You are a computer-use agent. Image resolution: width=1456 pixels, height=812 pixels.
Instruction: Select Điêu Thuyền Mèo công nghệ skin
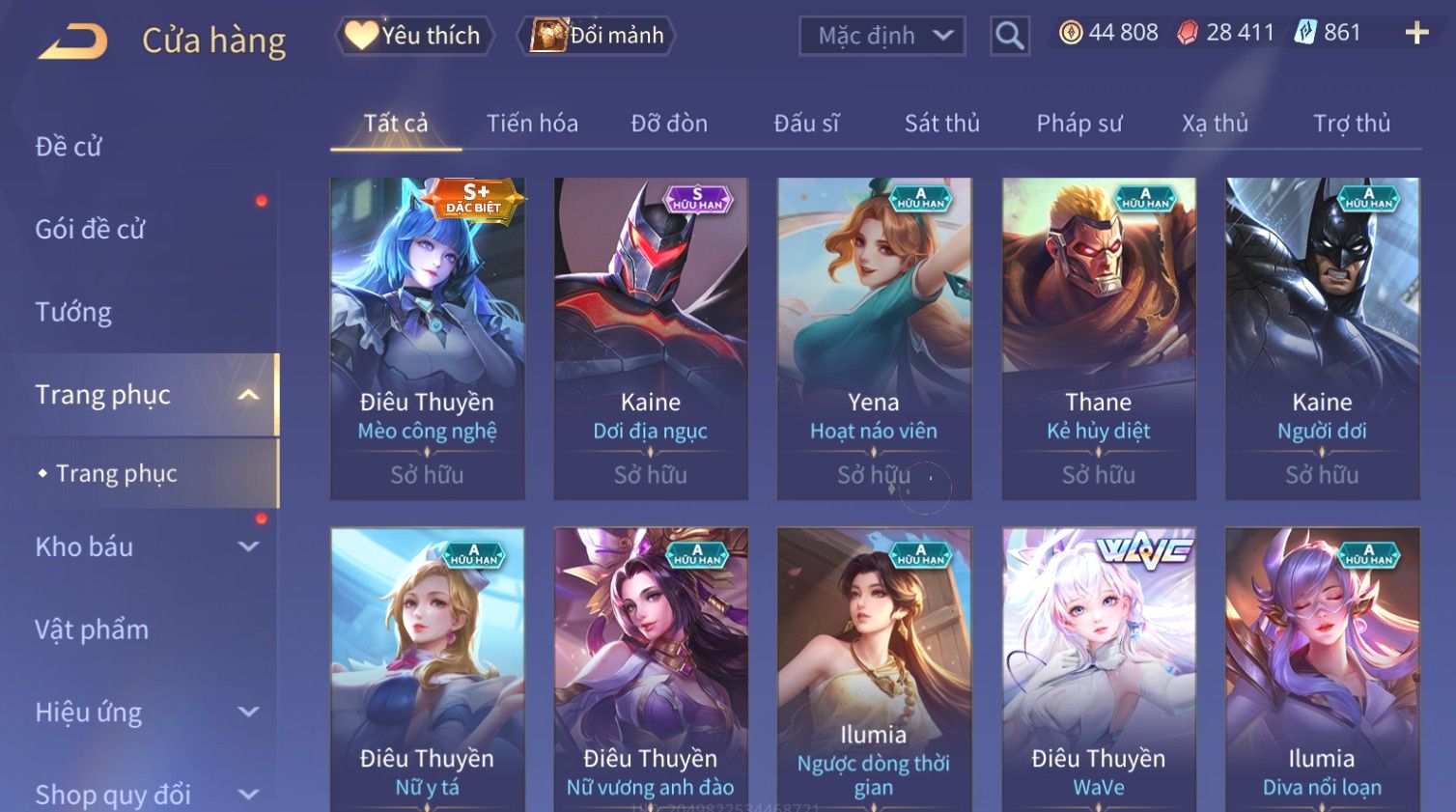(x=427, y=338)
